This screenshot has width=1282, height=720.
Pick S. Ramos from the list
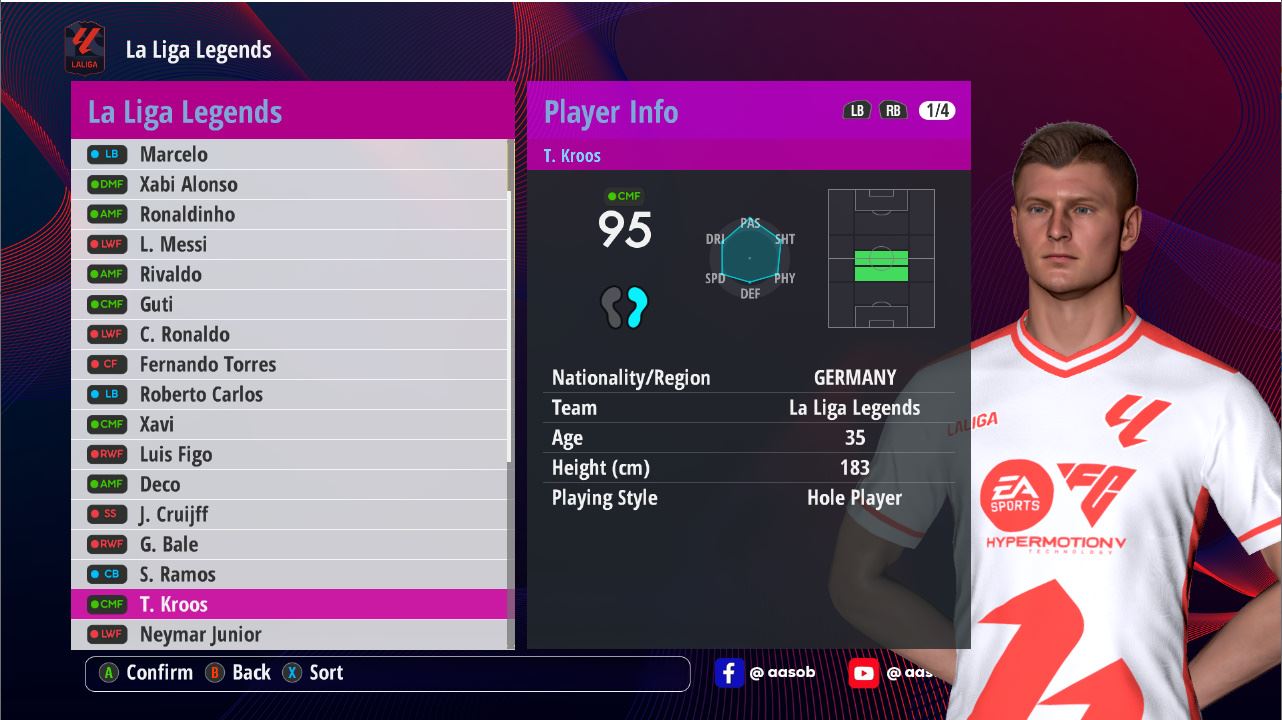tap(290, 574)
